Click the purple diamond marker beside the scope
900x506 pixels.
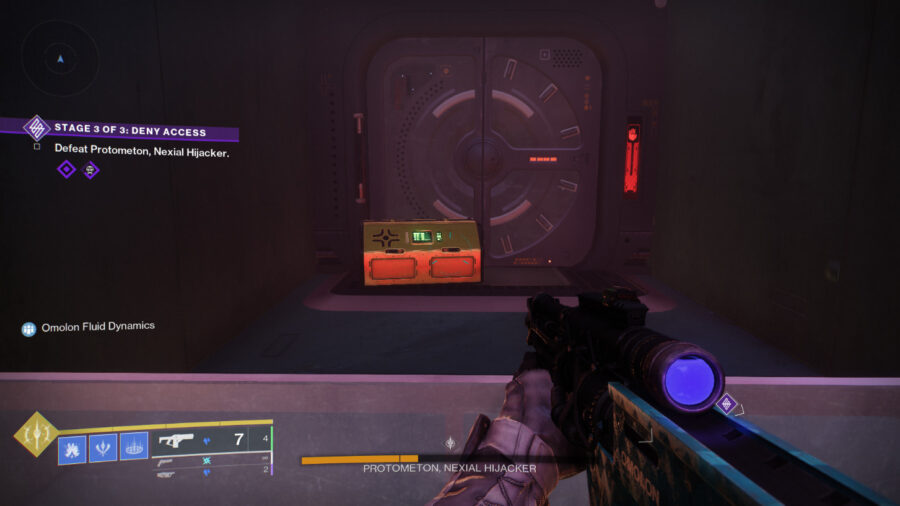tap(727, 404)
